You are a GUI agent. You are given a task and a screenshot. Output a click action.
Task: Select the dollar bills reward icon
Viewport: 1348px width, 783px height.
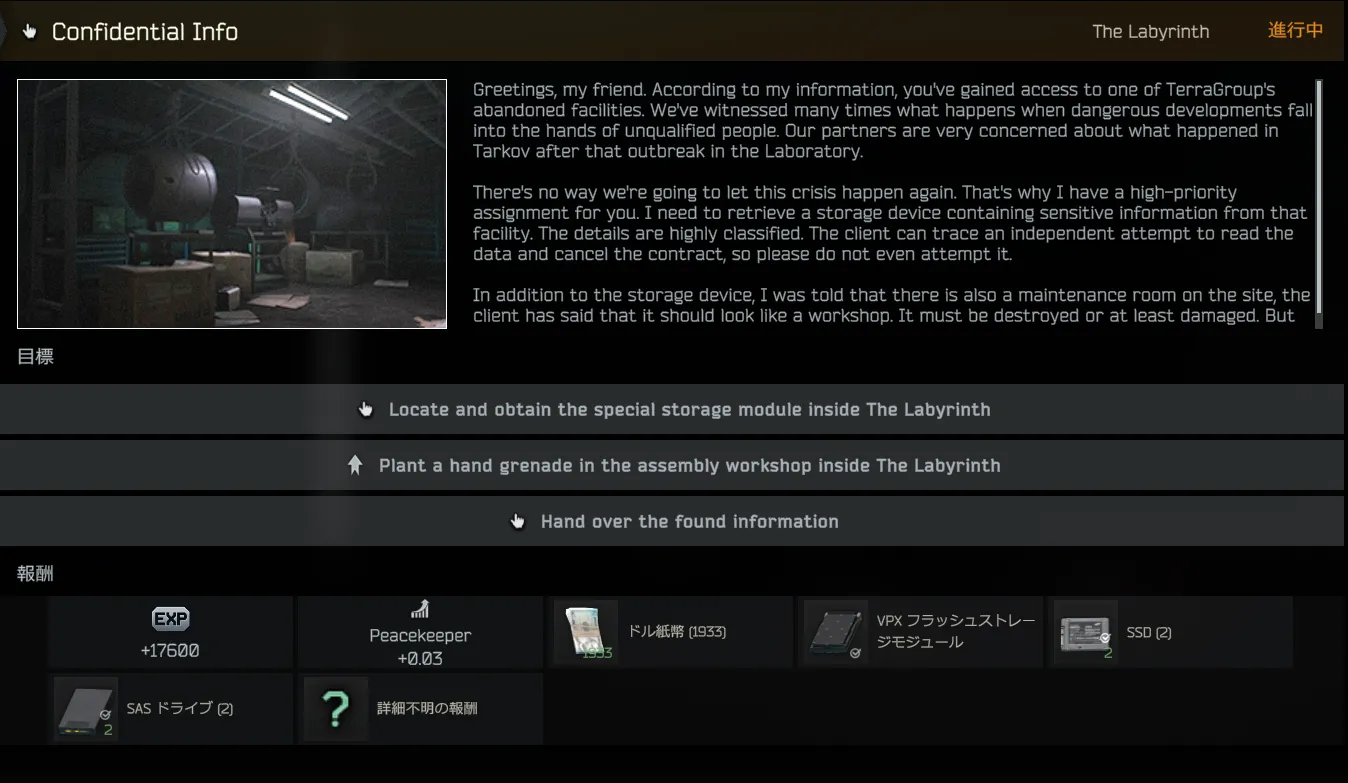click(585, 631)
